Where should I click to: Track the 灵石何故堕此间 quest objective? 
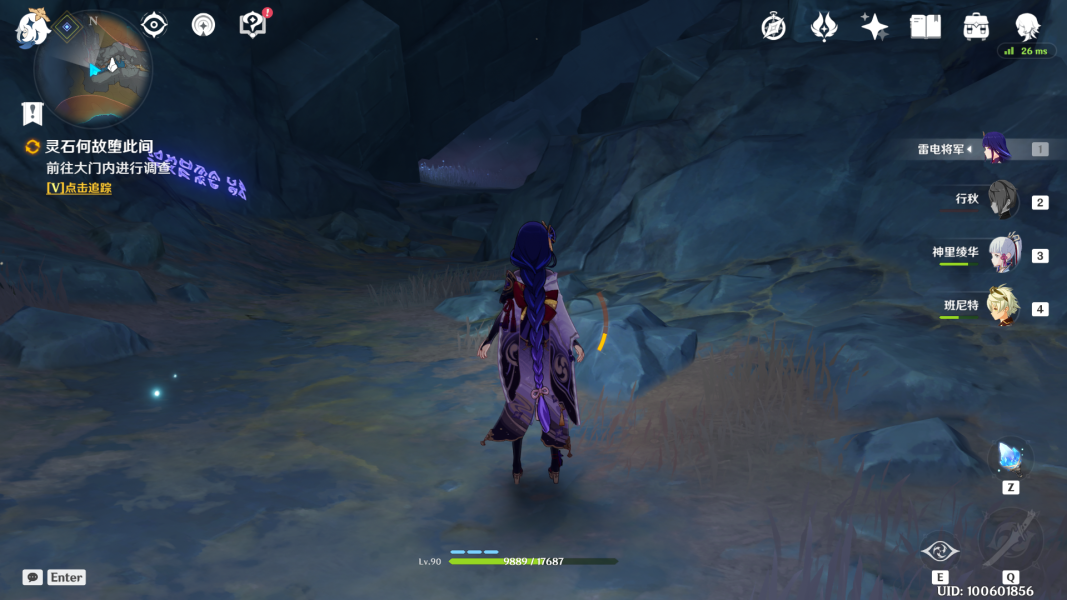coord(78,188)
